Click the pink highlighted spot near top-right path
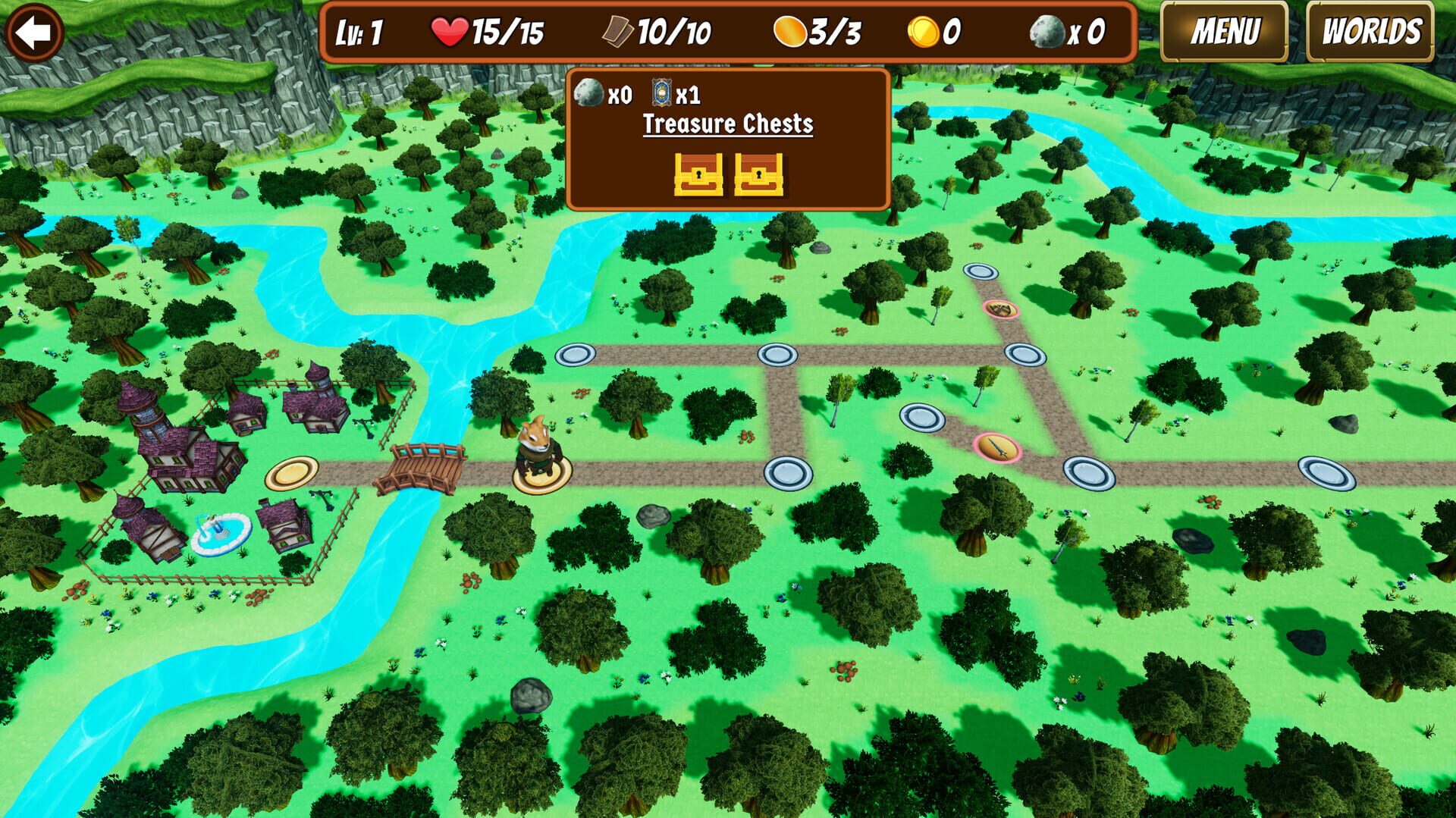1456x818 pixels. click(x=1001, y=310)
